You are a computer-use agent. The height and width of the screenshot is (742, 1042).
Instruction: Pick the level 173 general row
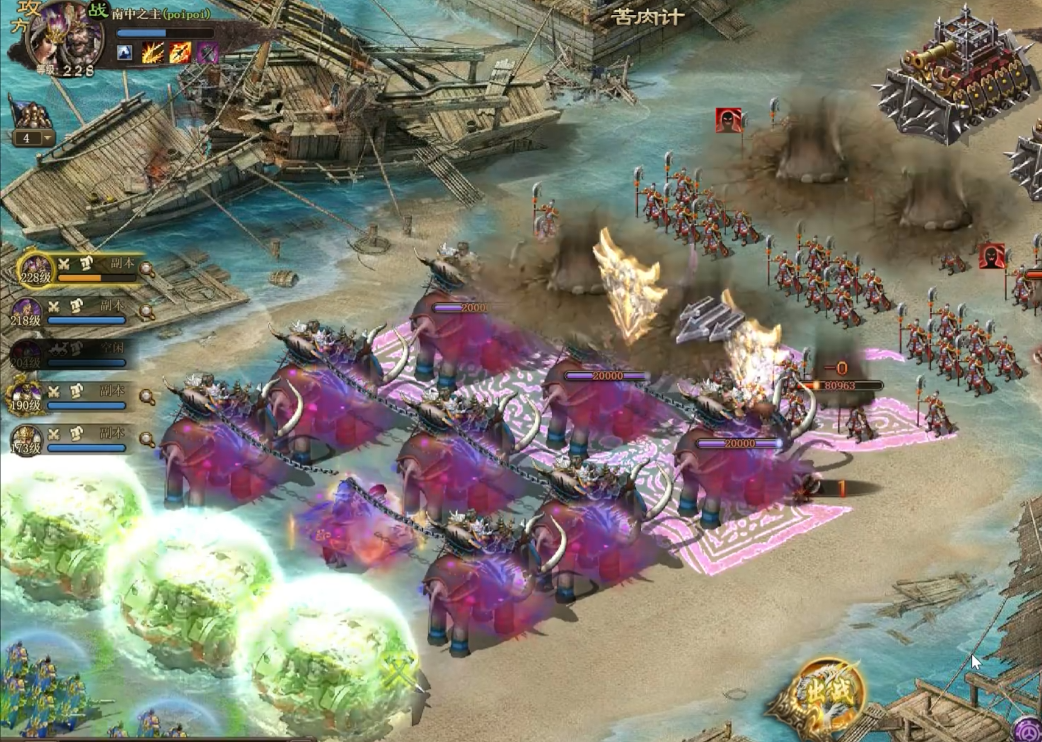point(28,439)
